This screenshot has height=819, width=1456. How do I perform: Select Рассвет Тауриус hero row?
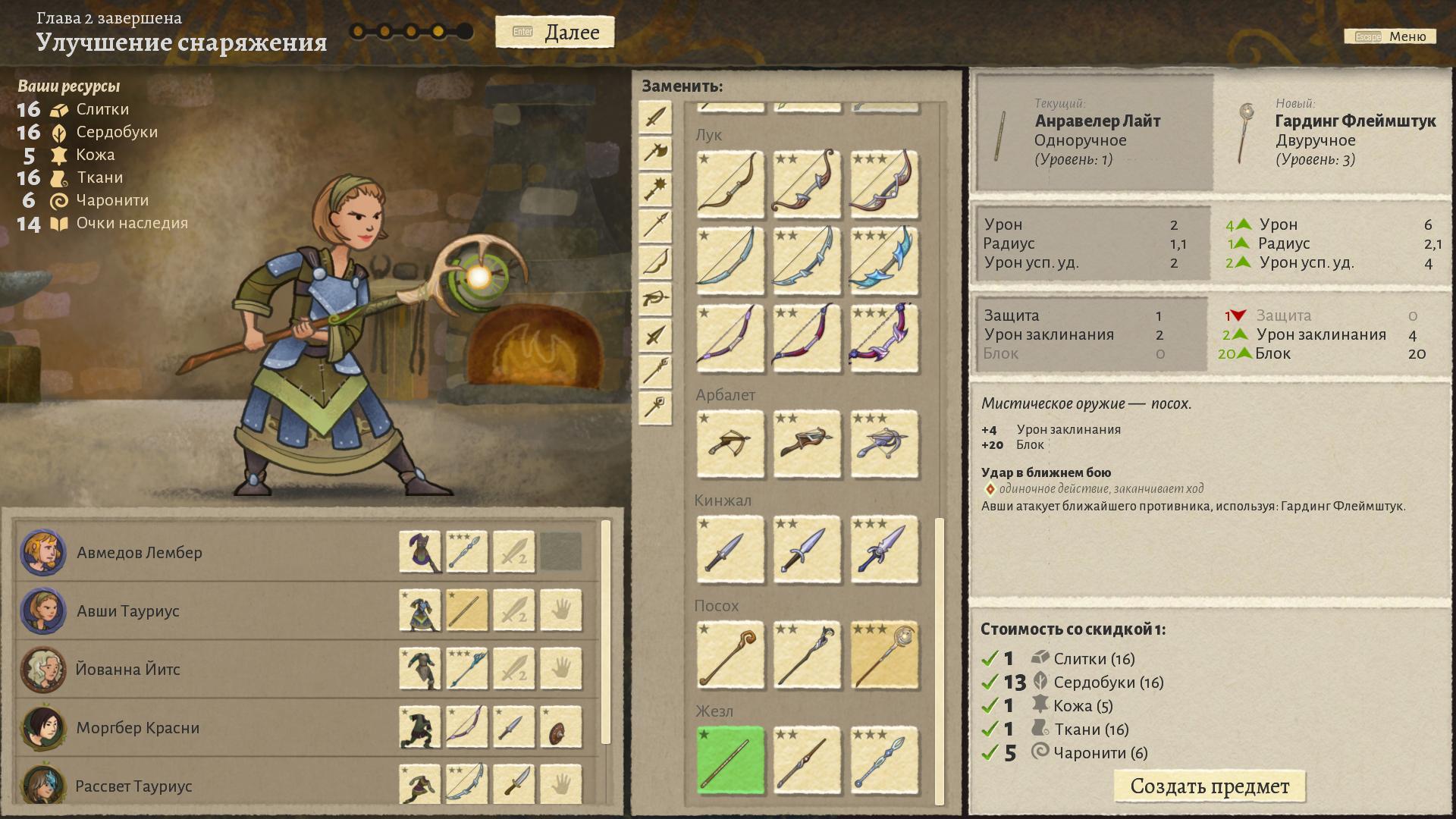[134, 786]
